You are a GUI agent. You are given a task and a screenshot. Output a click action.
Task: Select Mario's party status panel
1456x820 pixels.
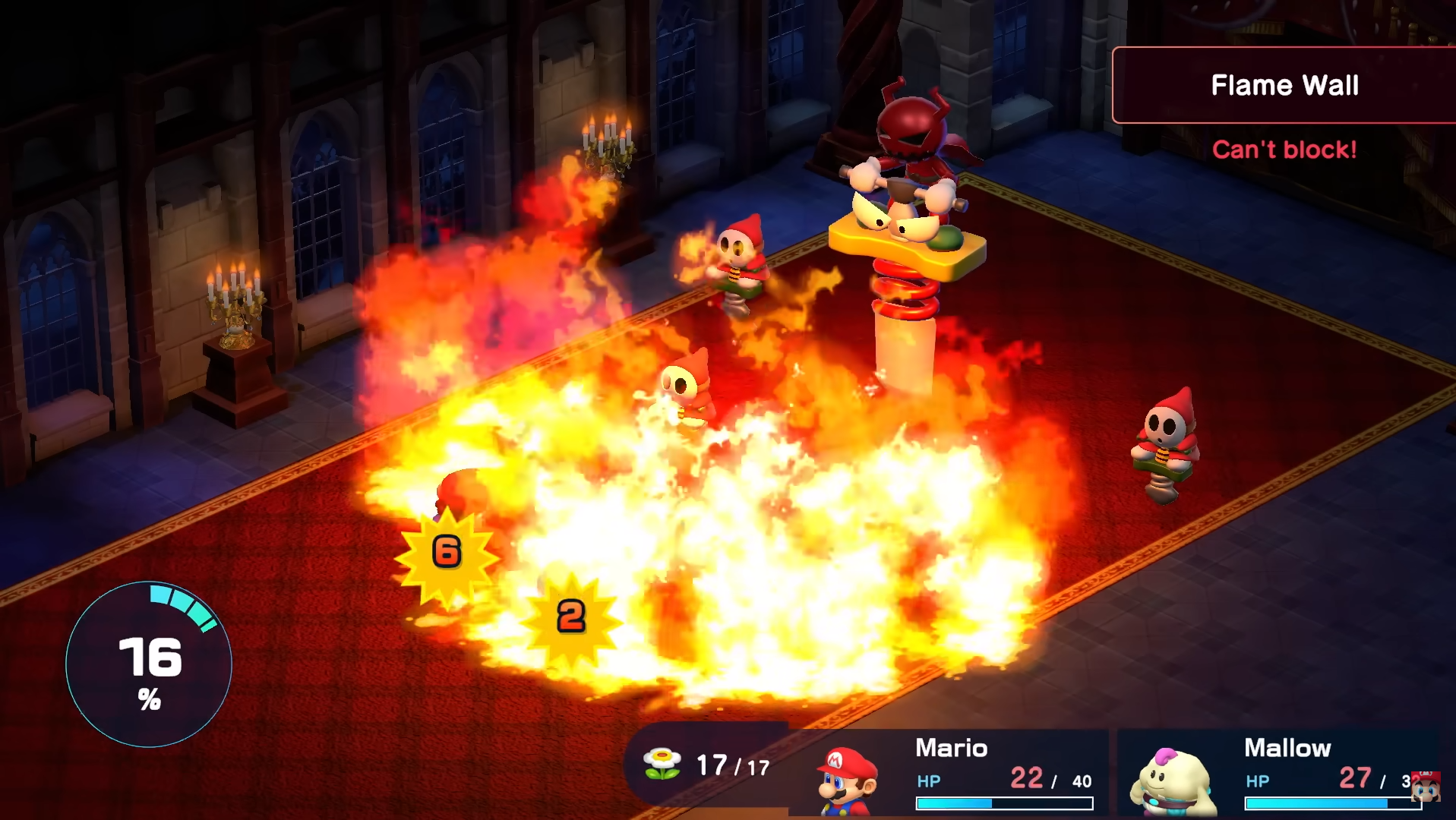point(953,773)
